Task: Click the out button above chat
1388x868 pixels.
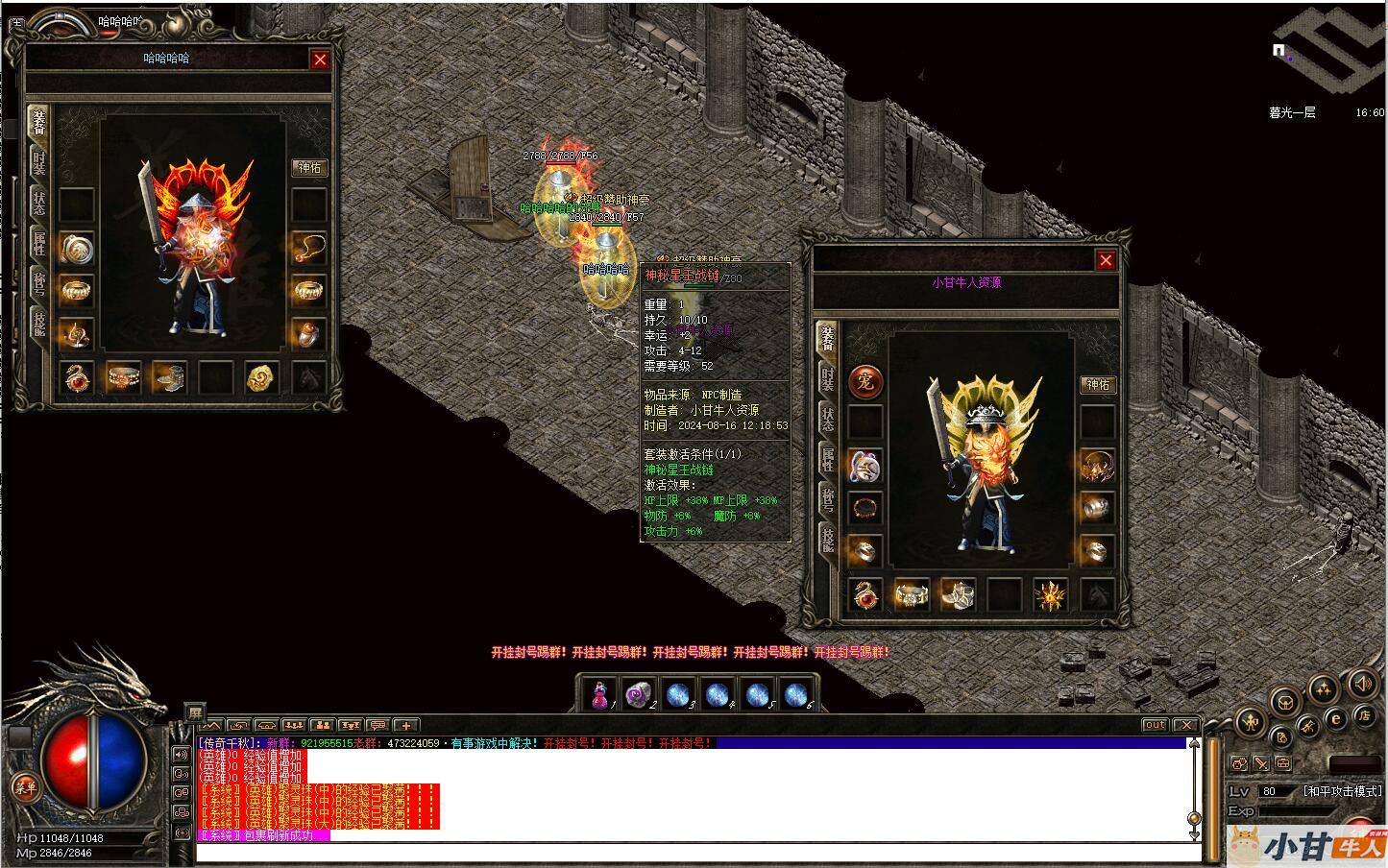Action: point(1155,725)
